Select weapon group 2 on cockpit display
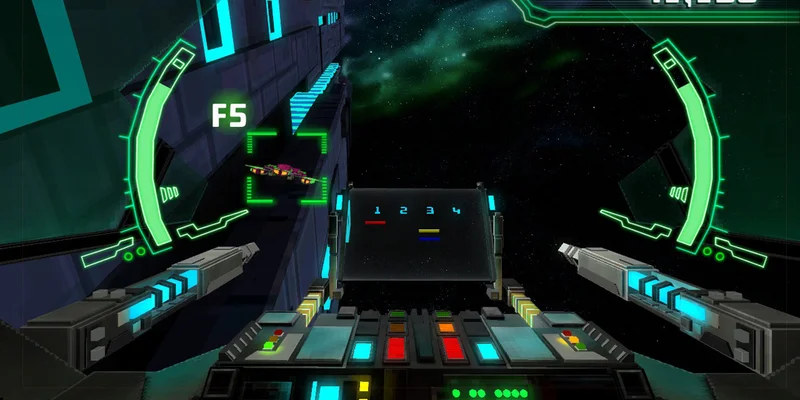800x400 pixels. click(x=403, y=211)
